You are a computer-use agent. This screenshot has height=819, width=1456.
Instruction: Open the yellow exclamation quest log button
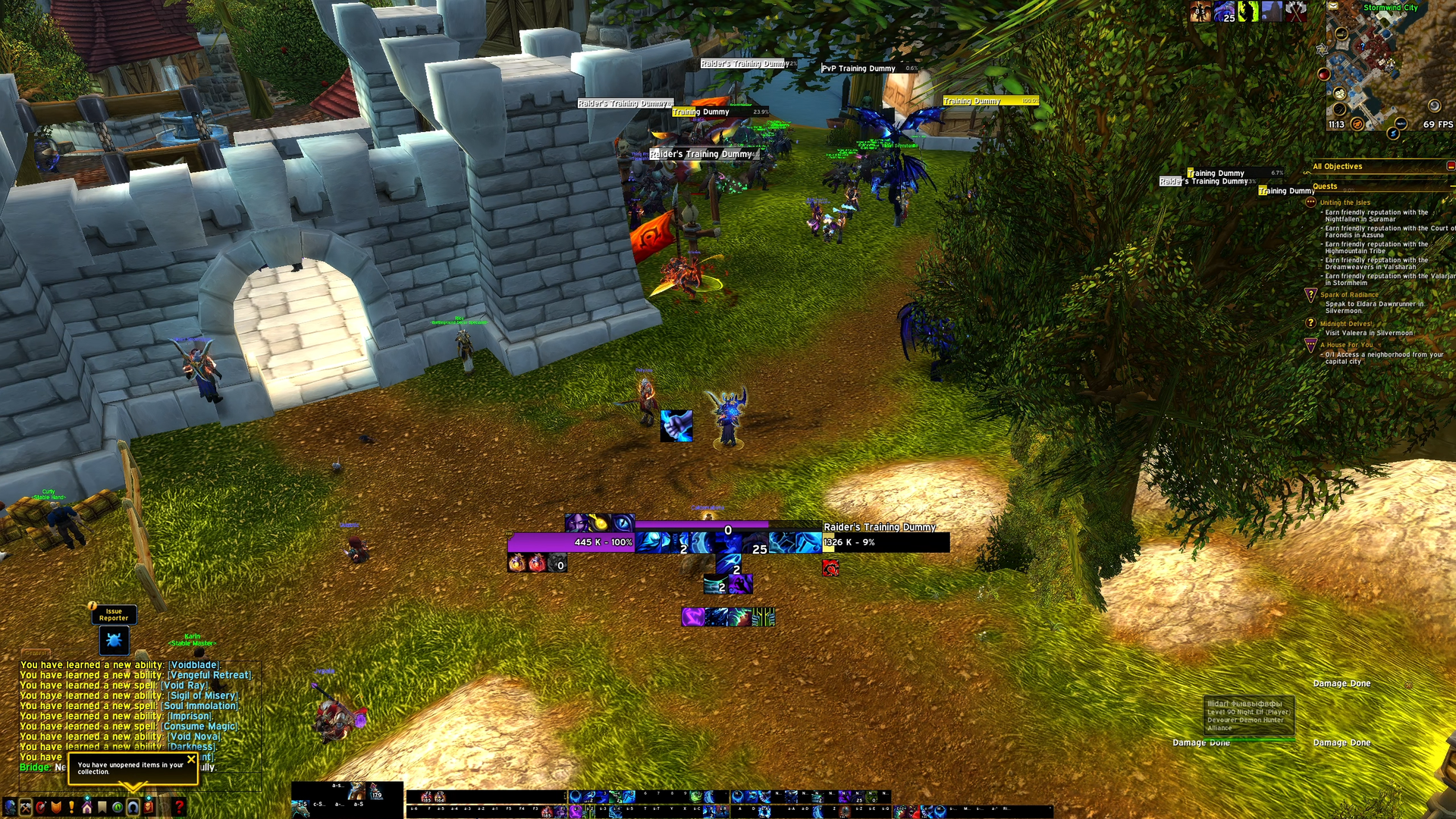point(71,807)
